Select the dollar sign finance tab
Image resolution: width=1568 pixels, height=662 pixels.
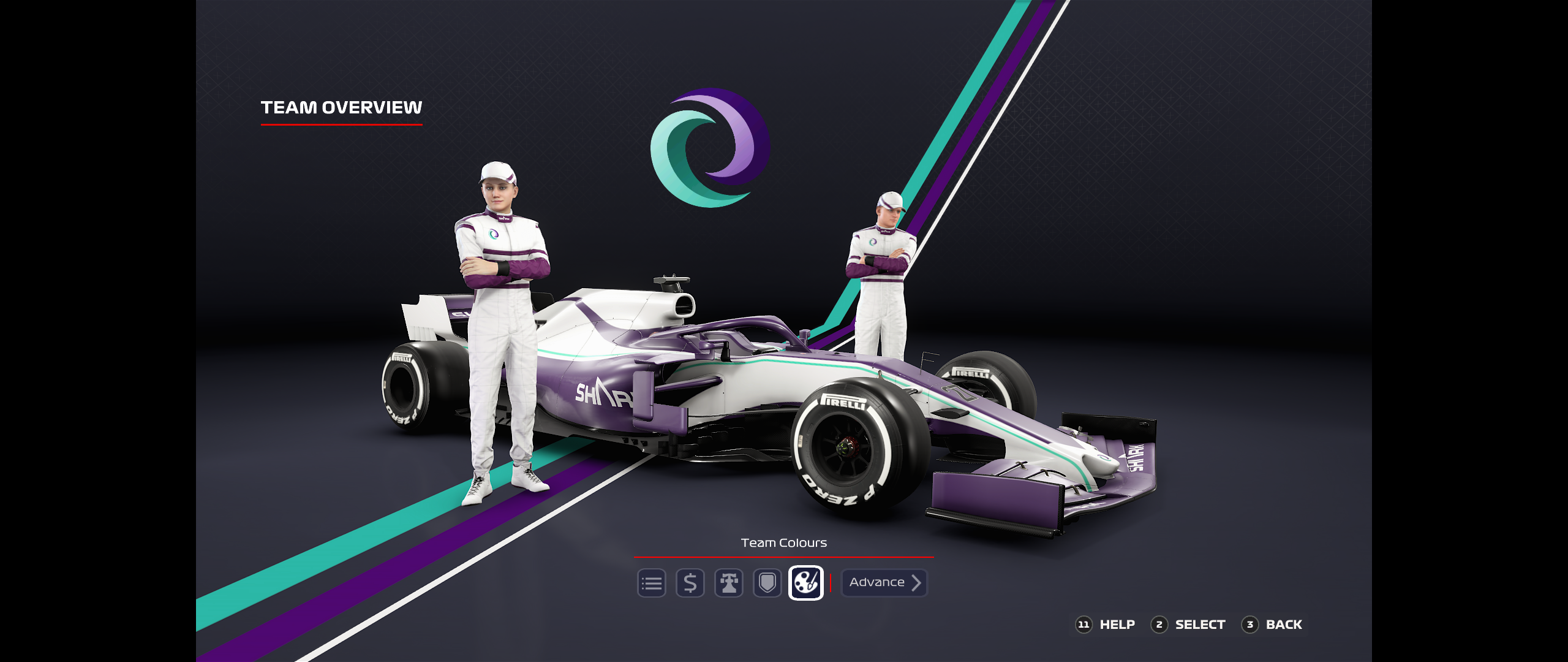(x=690, y=583)
